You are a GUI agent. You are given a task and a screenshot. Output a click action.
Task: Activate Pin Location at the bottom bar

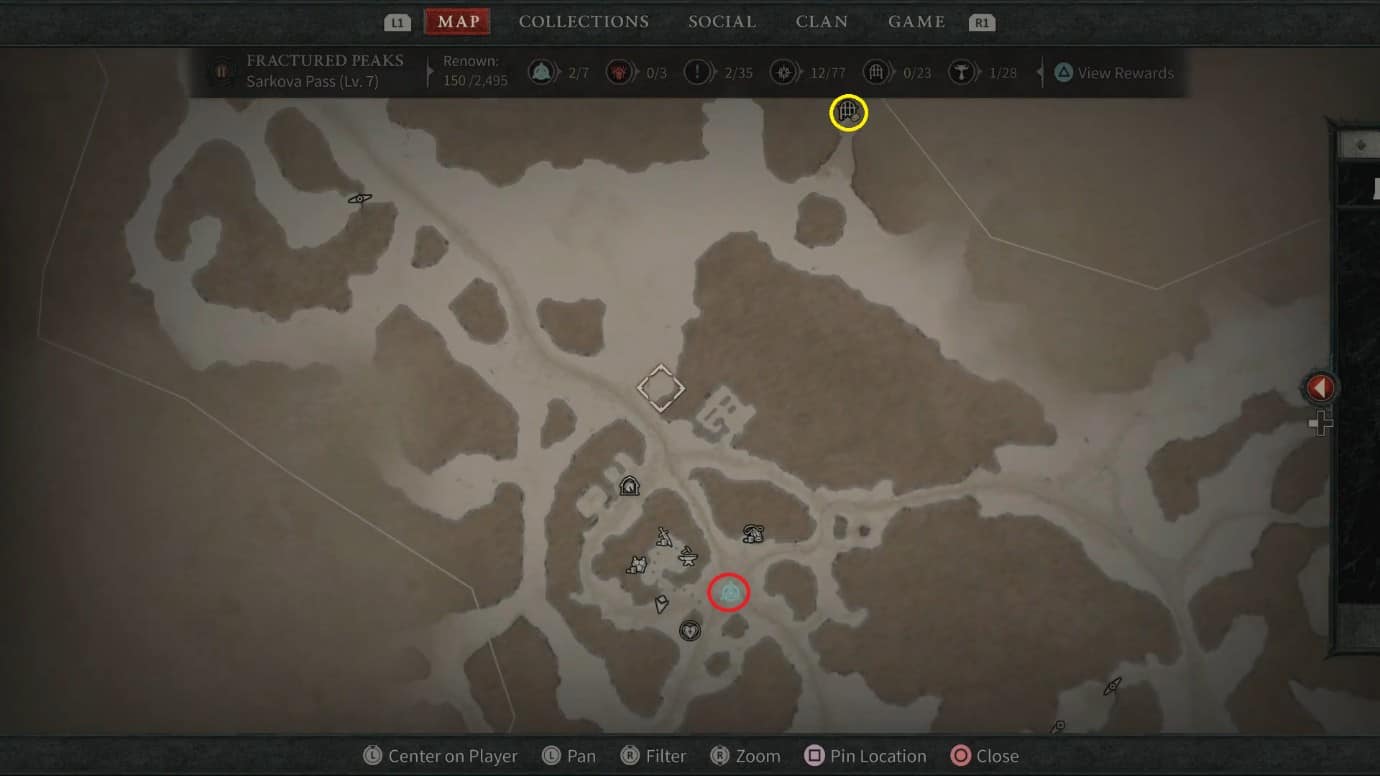click(x=864, y=755)
